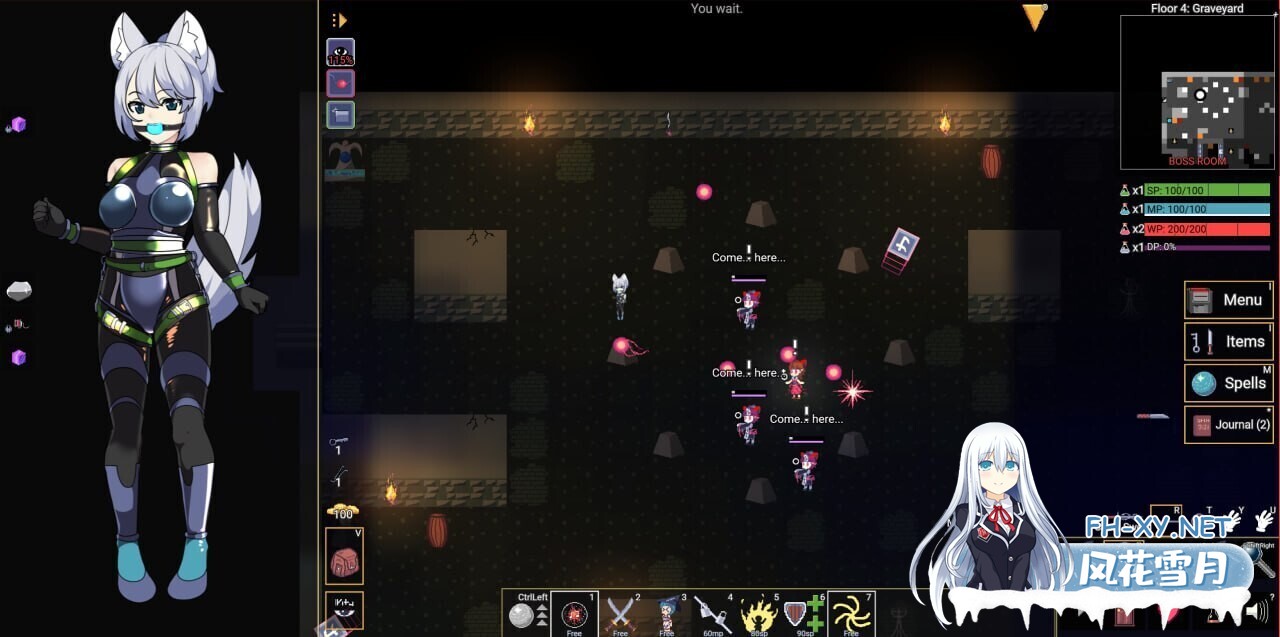Click the eye status icon showing 115%
Image resolution: width=1280 pixels, height=637 pixels.
coord(340,53)
